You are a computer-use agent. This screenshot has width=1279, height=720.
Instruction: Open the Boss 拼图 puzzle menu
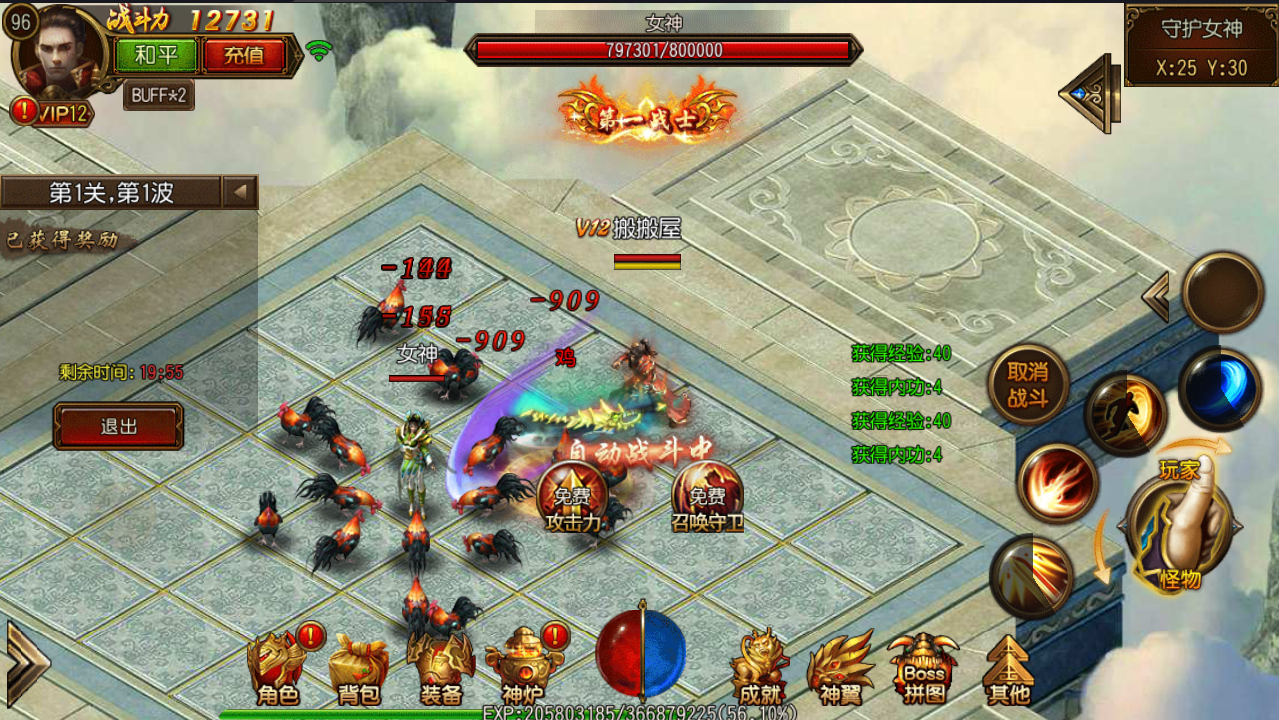point(923,667)
